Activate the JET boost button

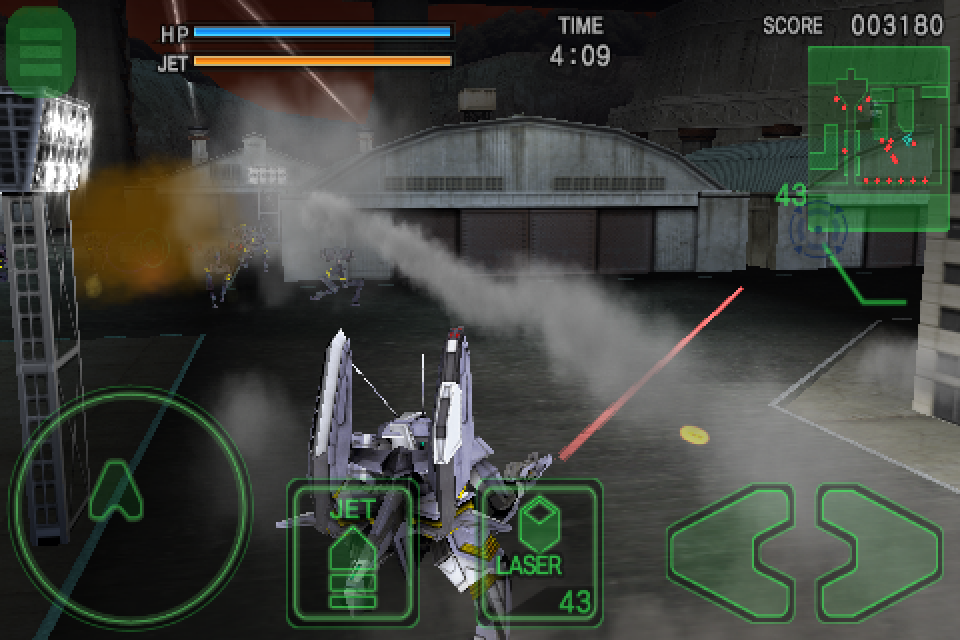tap(352, 551)
